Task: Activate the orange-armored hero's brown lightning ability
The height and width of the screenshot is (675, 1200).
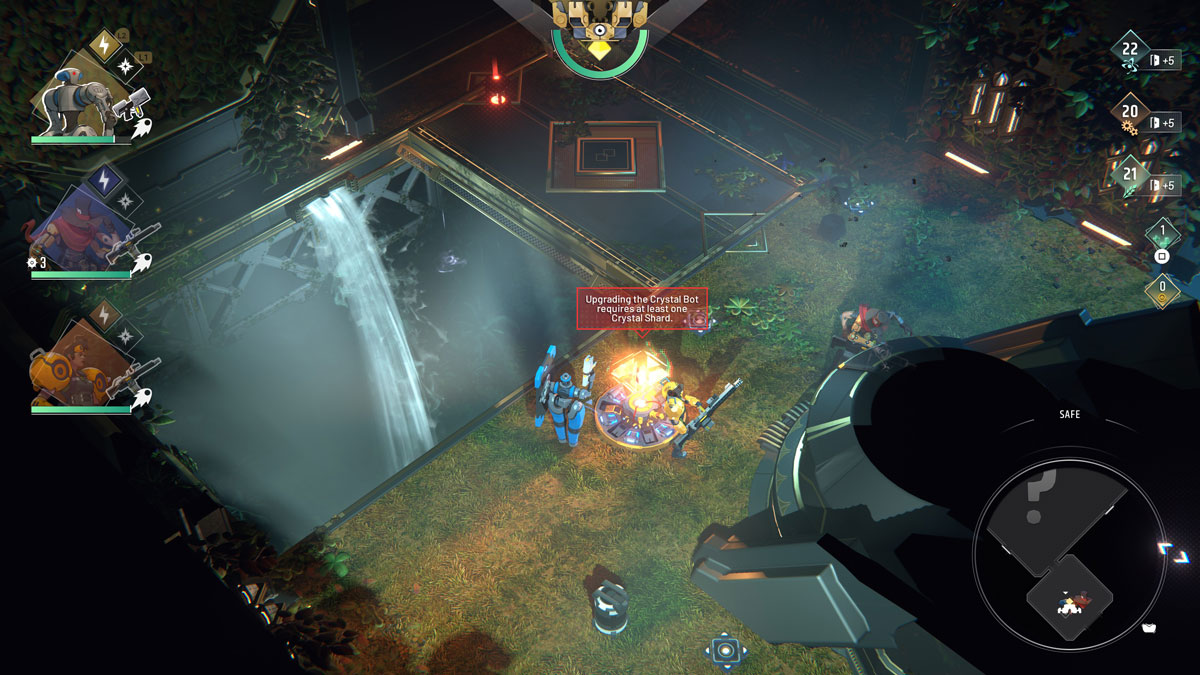Action: pyautogui.click(x=105, y=316)
